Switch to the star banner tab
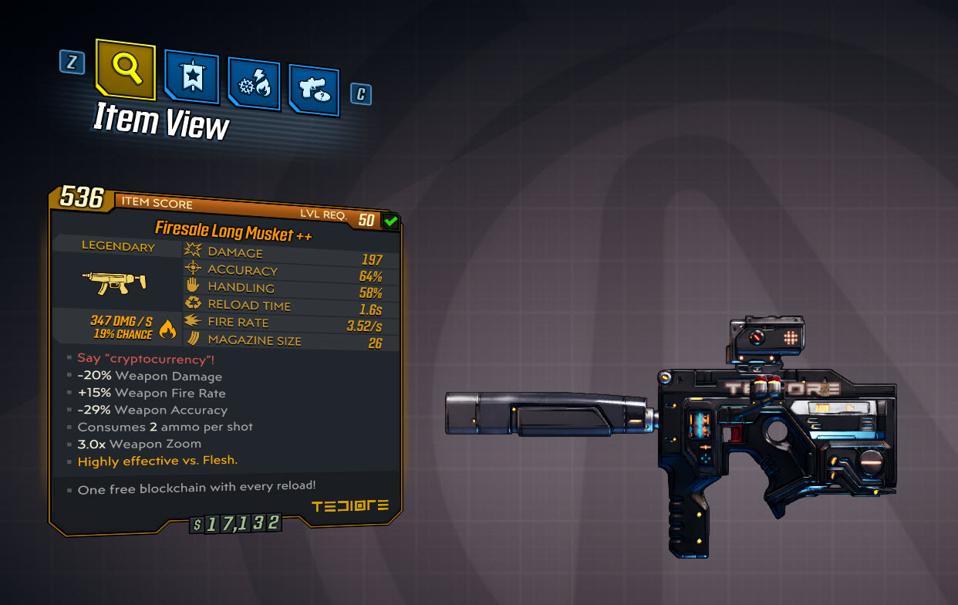Image resolution: width=958 pixels, height=605 pixels. pos(192,78)
